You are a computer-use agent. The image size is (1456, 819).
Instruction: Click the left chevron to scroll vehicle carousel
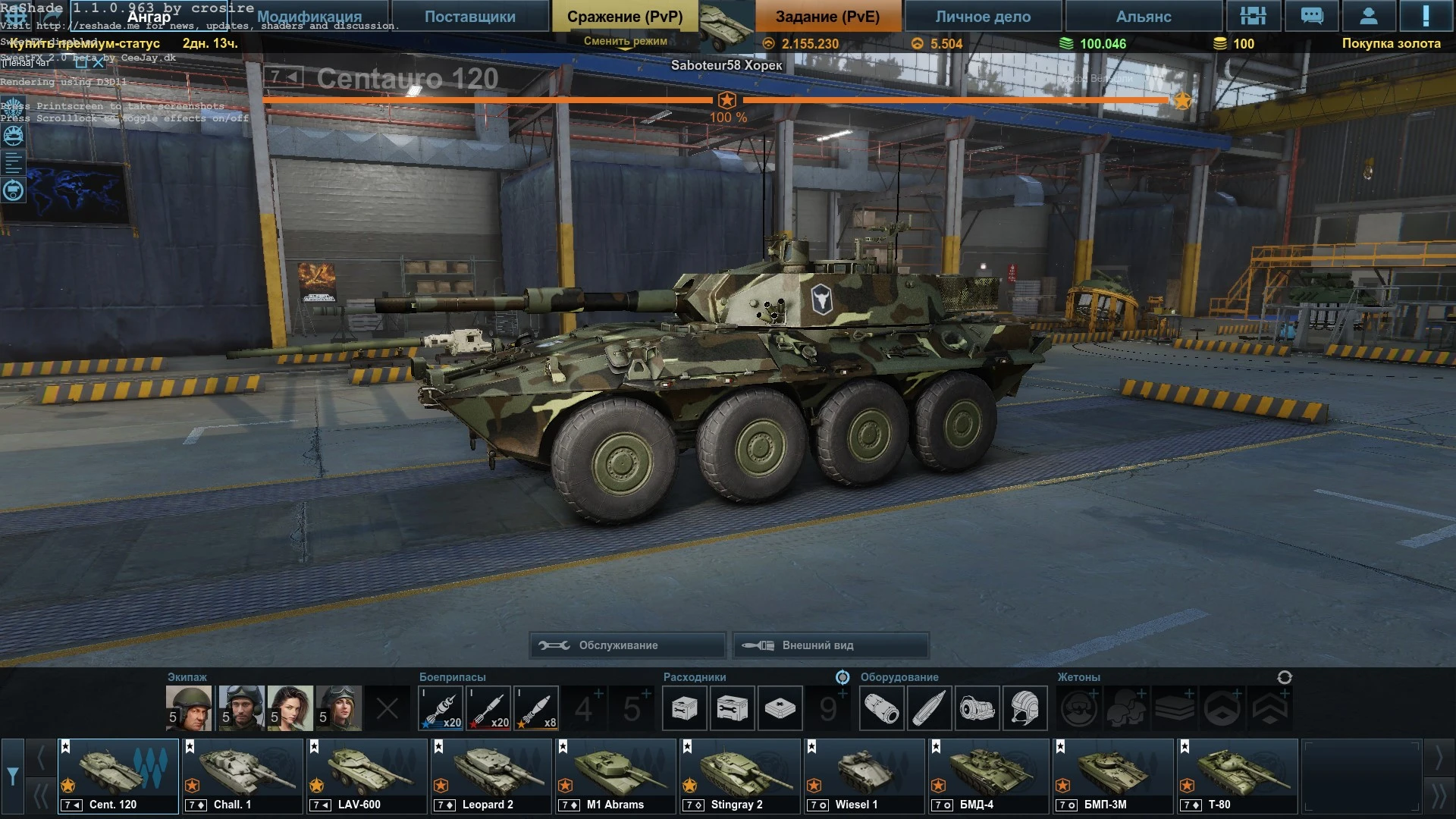[x=40, y=757]
